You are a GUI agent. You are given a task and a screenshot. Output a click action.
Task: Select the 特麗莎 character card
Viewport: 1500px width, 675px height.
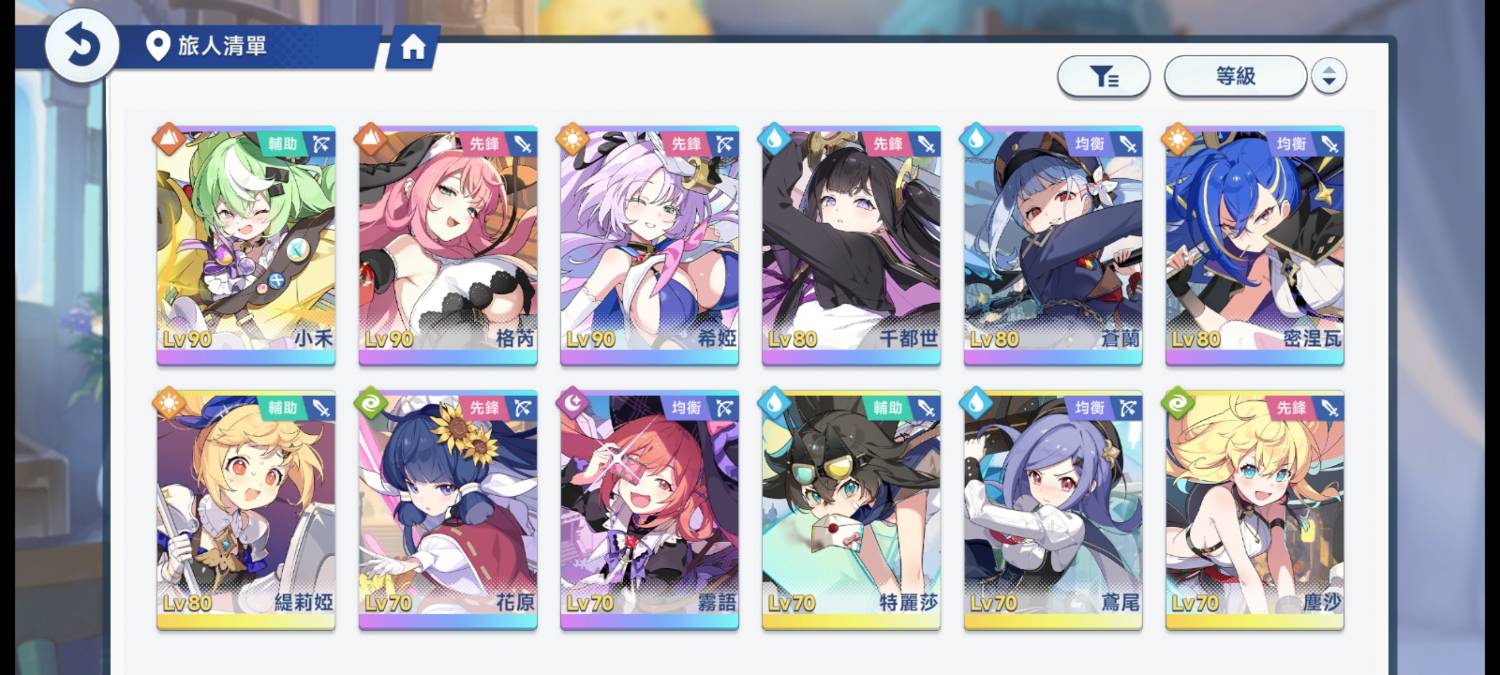851,509
